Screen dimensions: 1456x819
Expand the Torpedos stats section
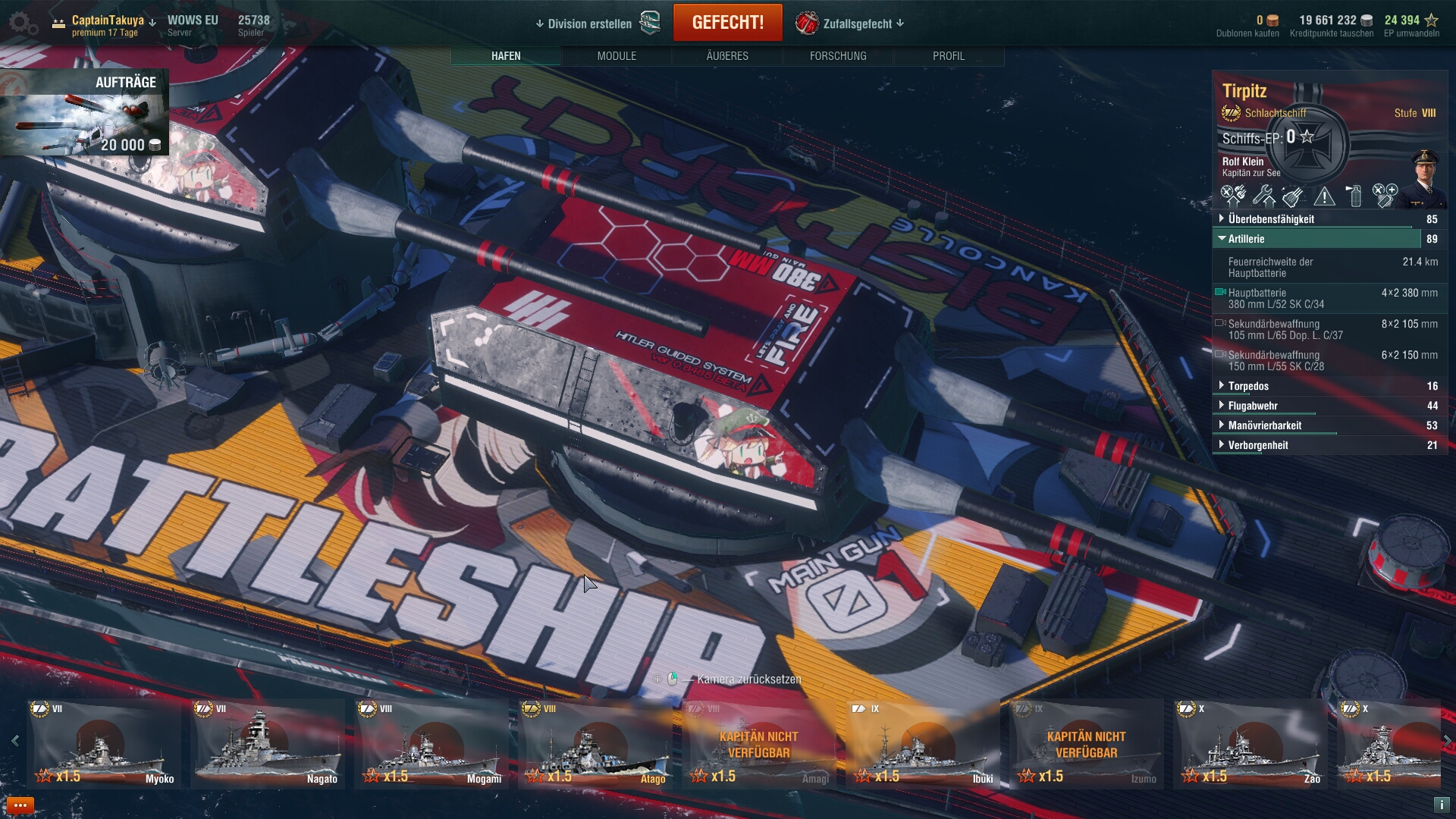click(1248, 386)
